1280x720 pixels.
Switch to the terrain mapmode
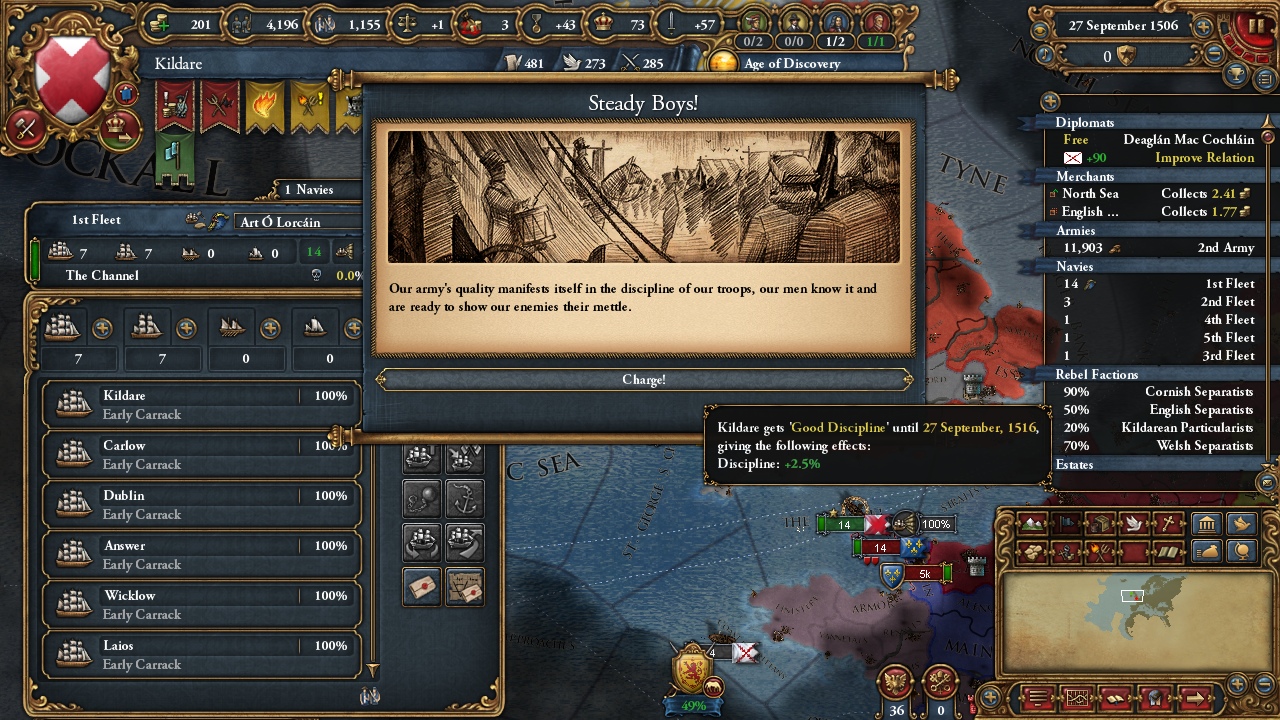pos(1032,523)
